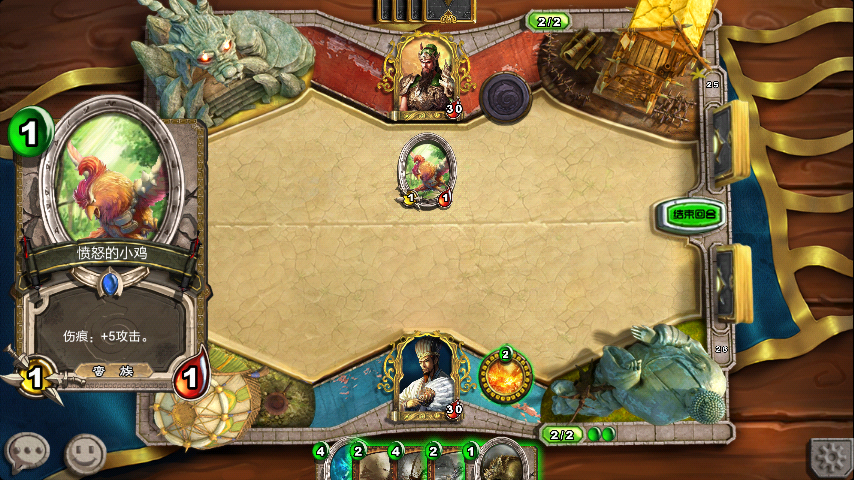
Task: Click the enlarged 愤怒的小鸡 card preview
Action: click(110, 250)
